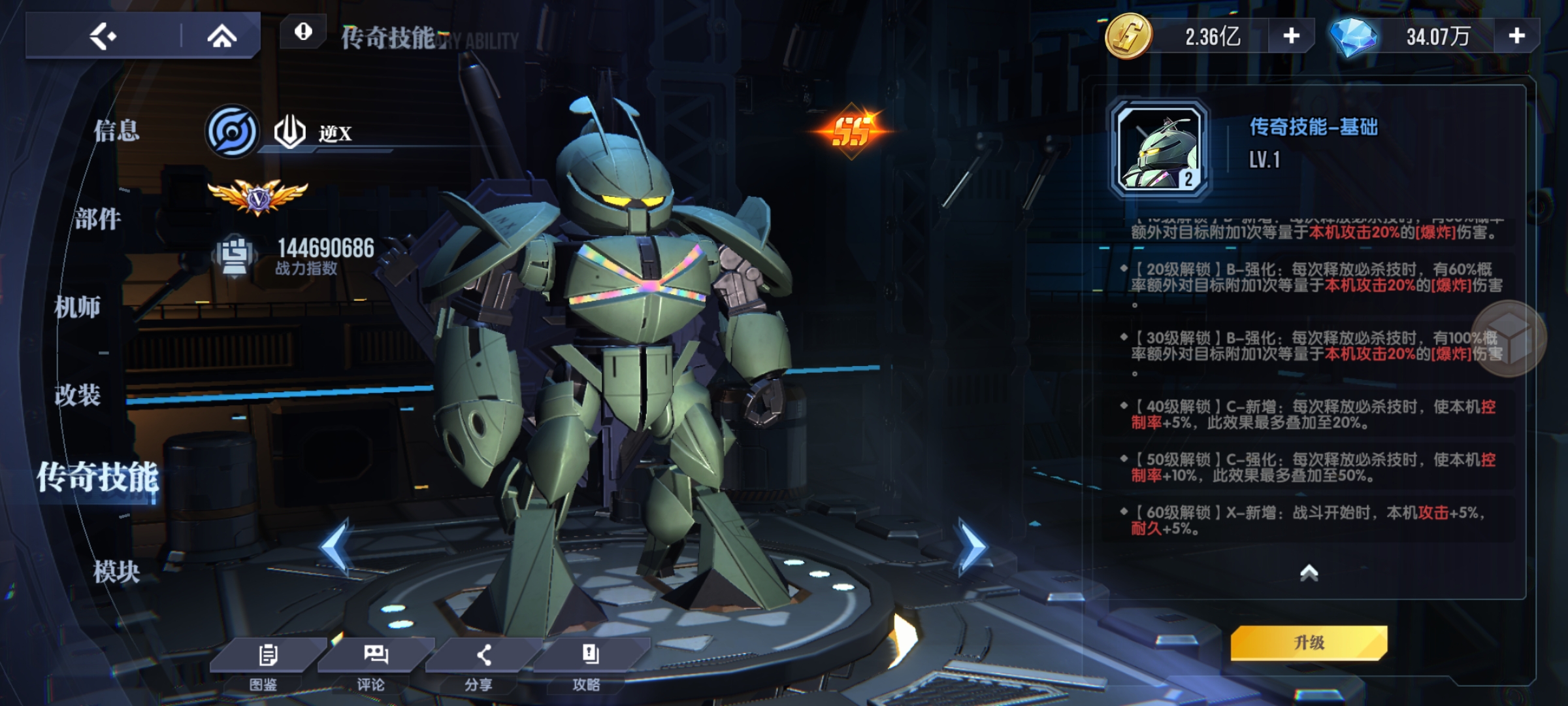This screenshot has width=1568, height=706.
Task: Share this mech via 分享
Action: (x=482, y=662)
